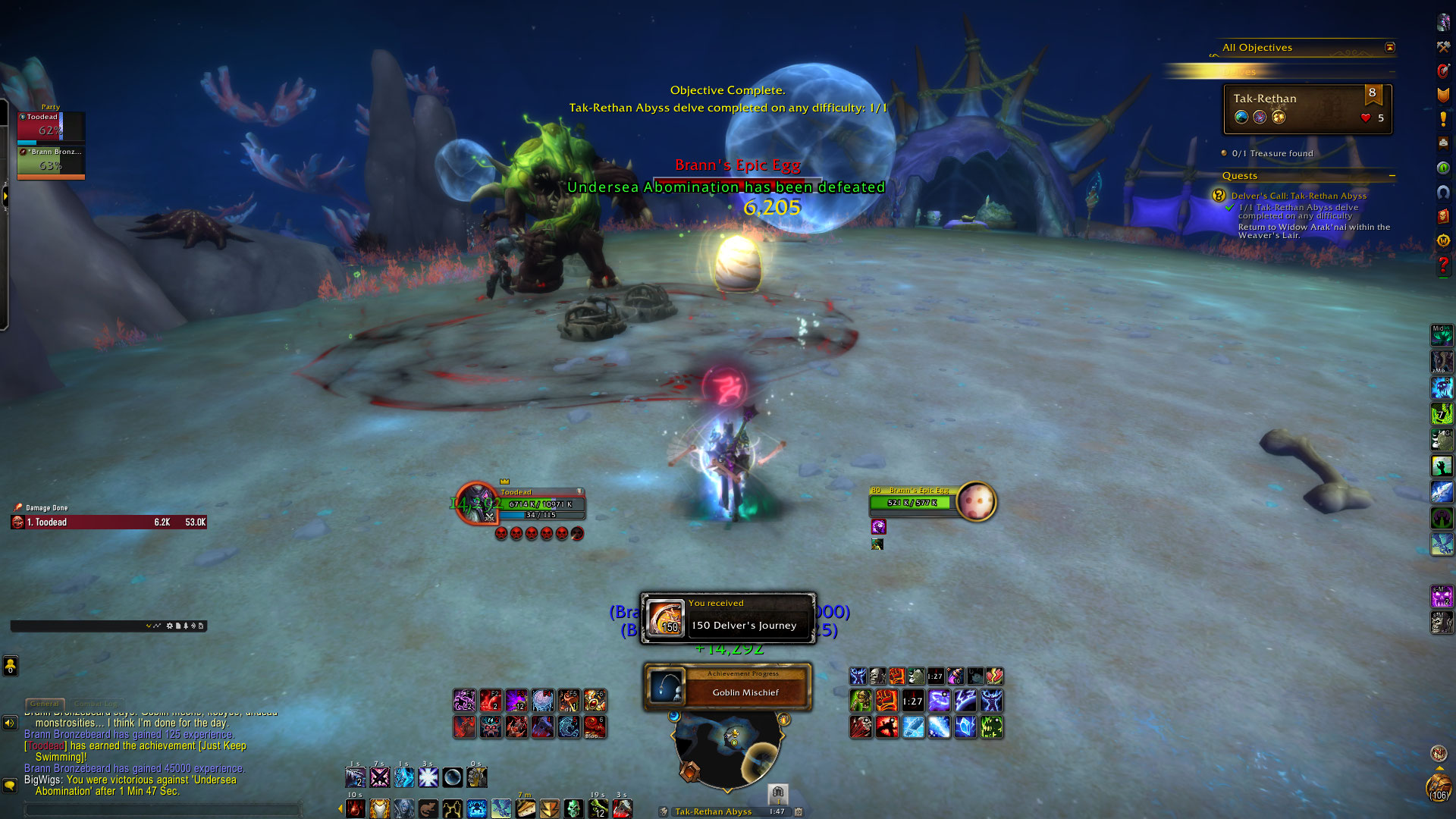Select the Tak-Rethan delve info panel
The width and height of the screenshot is (1456, 819).
[1307, 108]
